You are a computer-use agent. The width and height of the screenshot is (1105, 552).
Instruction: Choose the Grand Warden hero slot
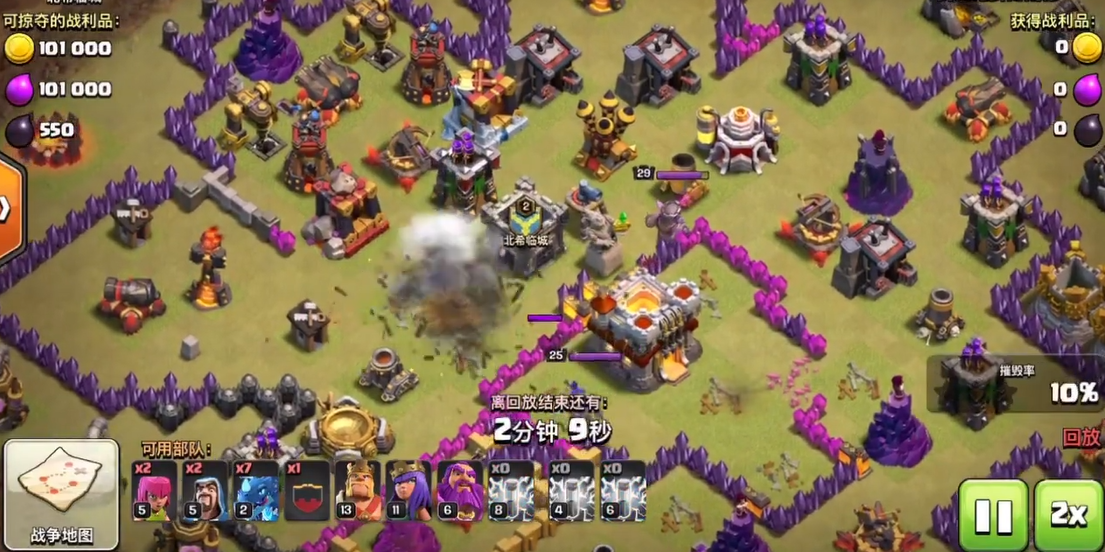[459, 491]
